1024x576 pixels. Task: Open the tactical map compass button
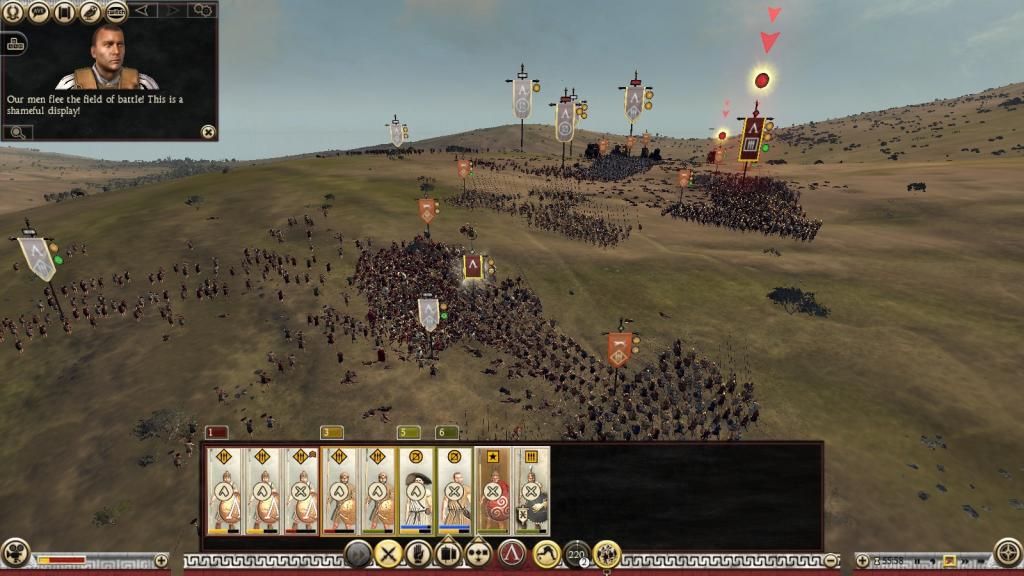coord(1007,552)
